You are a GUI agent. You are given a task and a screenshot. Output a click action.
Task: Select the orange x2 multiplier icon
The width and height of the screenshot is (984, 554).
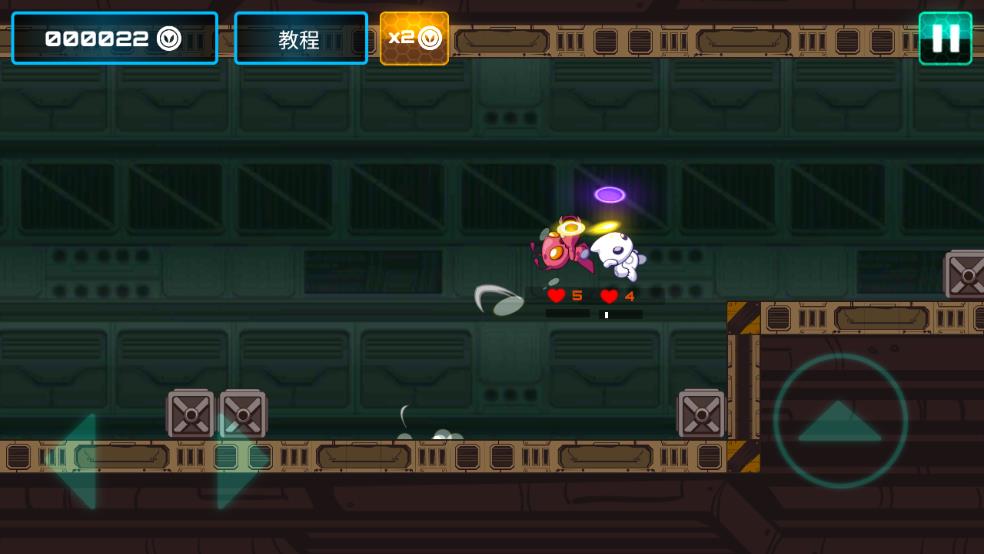tap(414, 39)
